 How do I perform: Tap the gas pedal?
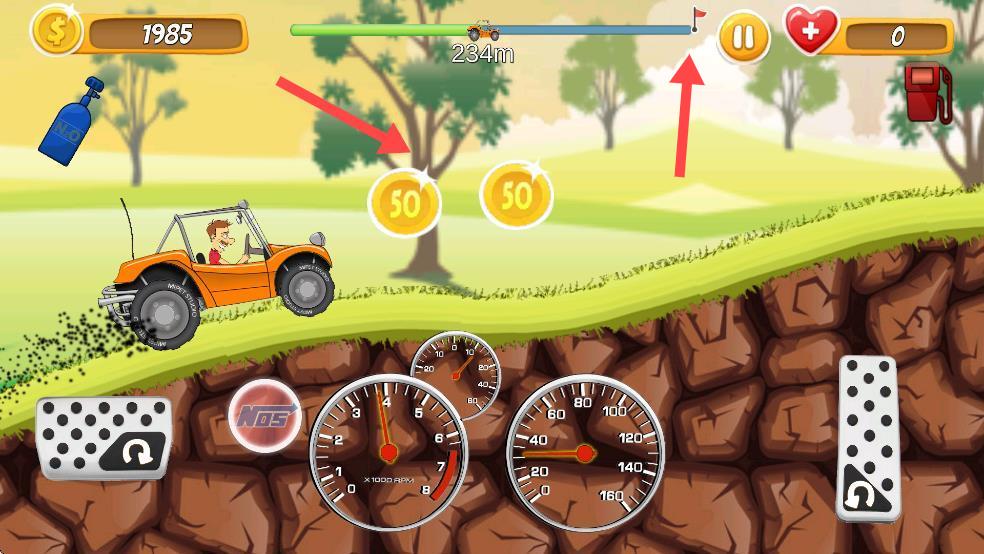pyautogui.click(x=868, y=437)
